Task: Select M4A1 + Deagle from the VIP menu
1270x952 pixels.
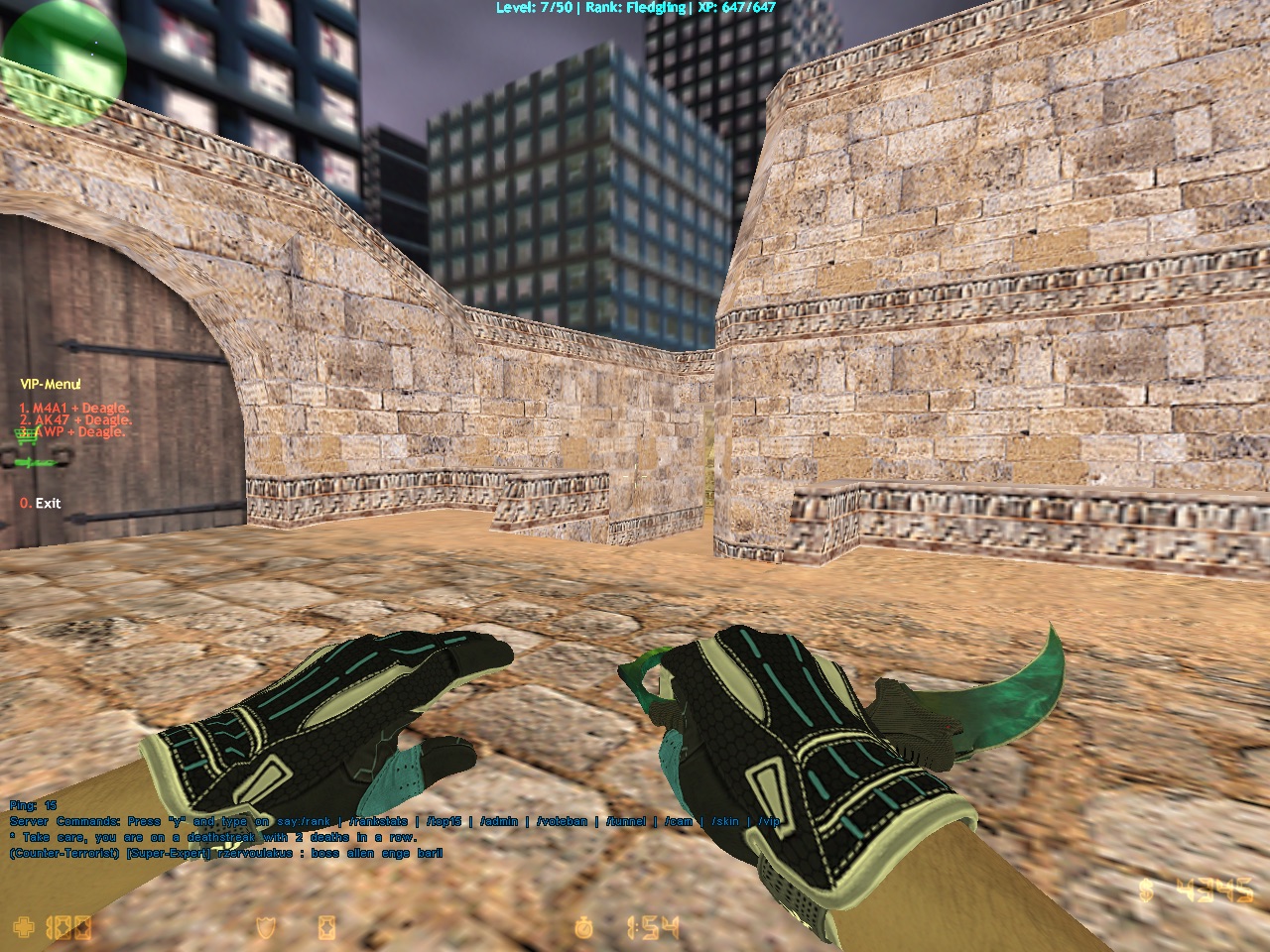Action: pyautogui.click(x=74, y=408)
